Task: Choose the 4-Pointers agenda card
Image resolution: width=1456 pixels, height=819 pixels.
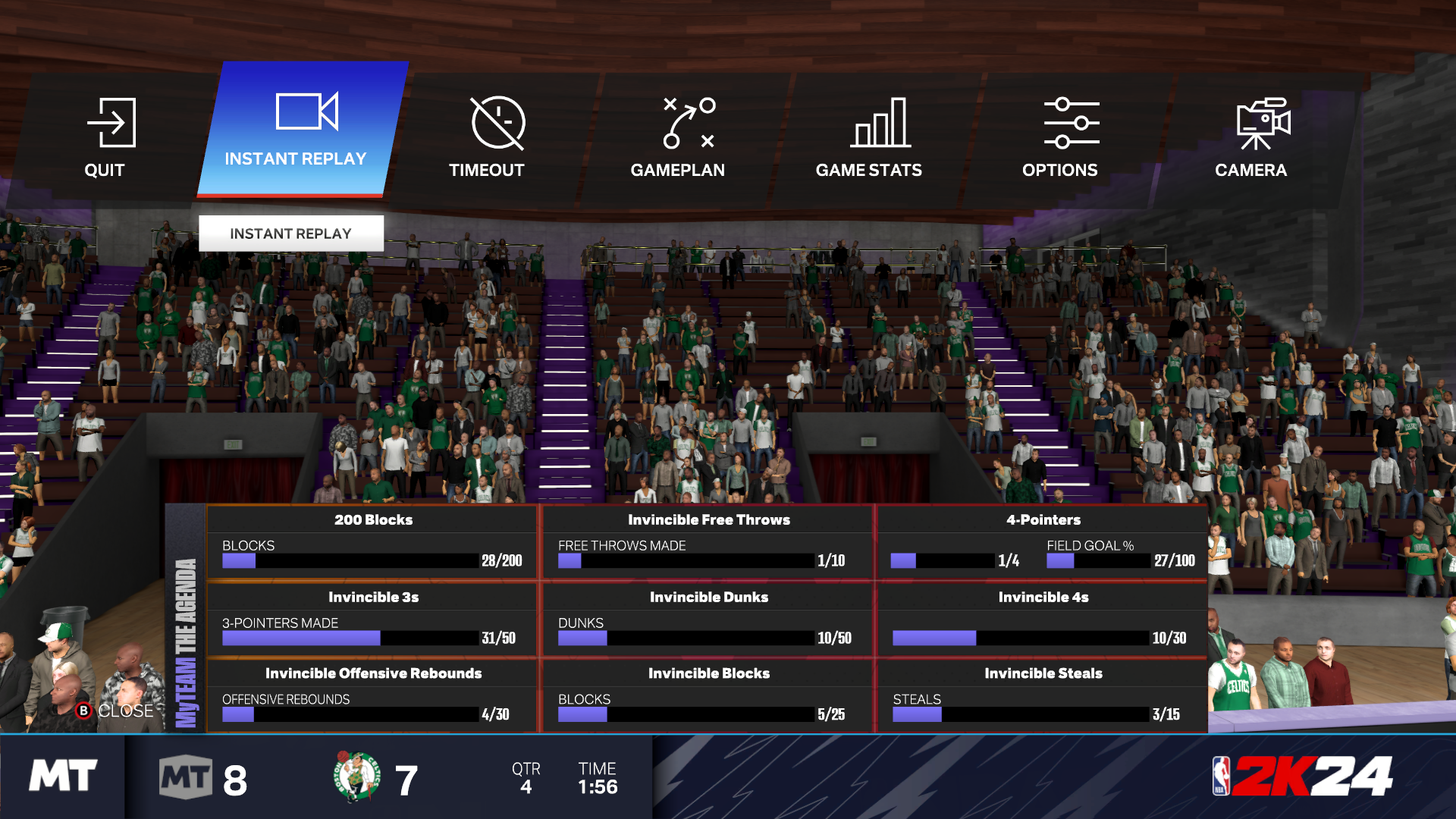Action: click(x=1043, y=543)
